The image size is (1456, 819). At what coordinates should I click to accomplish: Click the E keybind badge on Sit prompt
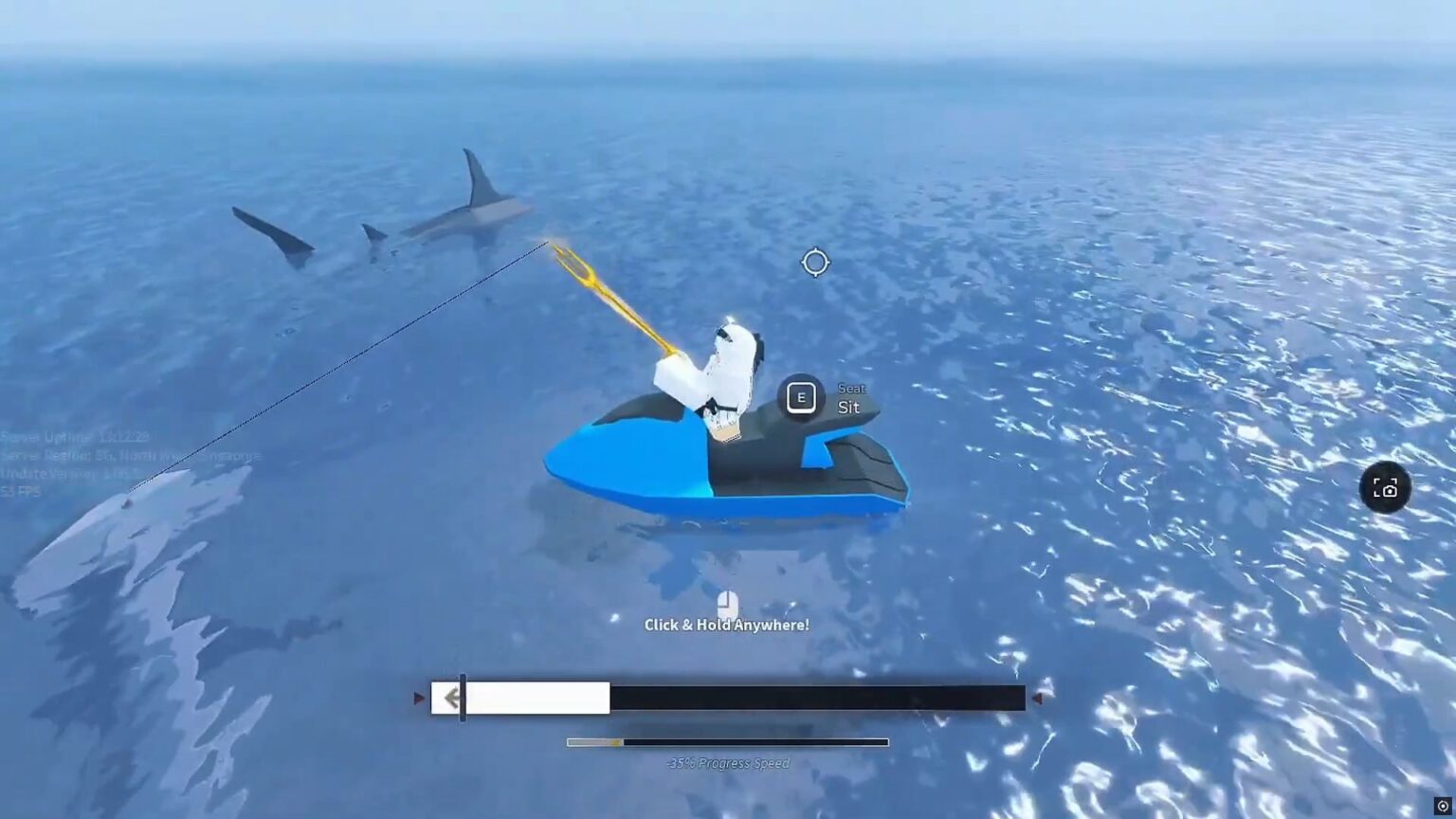point(801,397)
